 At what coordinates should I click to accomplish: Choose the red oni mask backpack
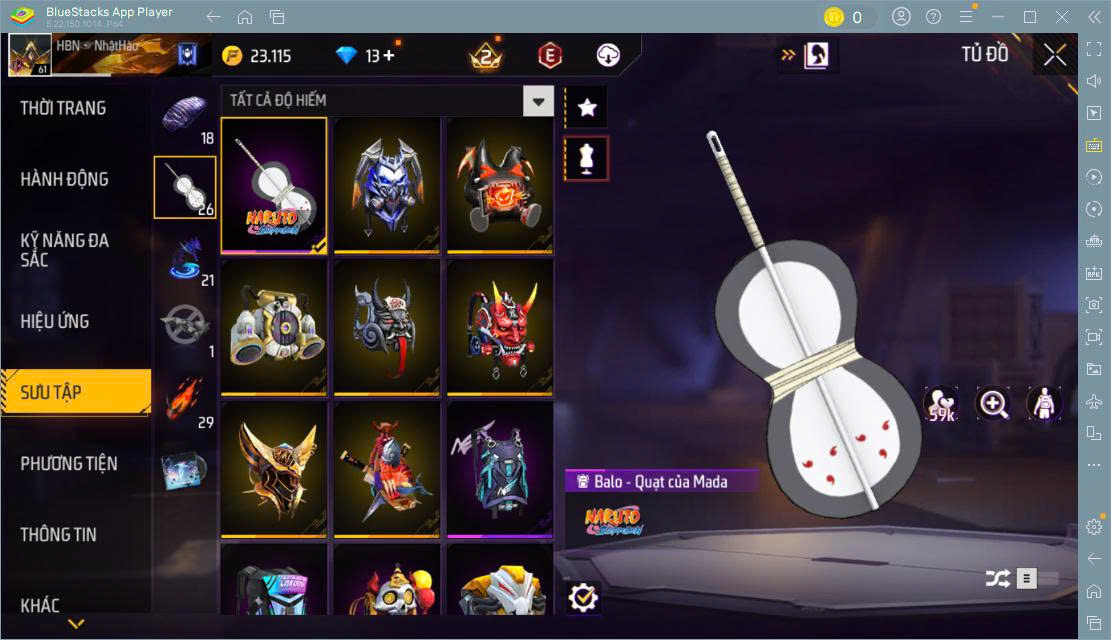499,327
